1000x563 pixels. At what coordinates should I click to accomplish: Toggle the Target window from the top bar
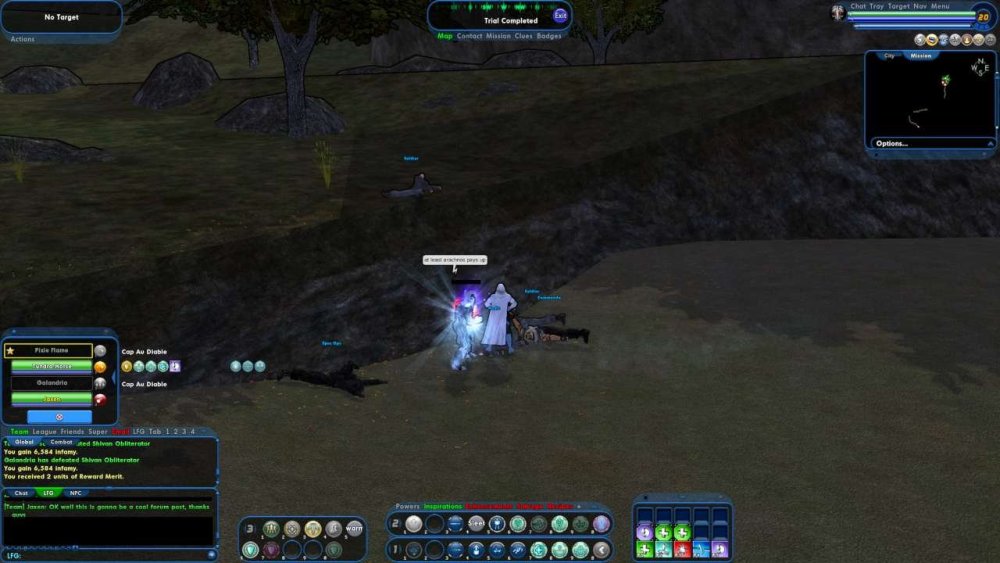(x=898, y=6)
